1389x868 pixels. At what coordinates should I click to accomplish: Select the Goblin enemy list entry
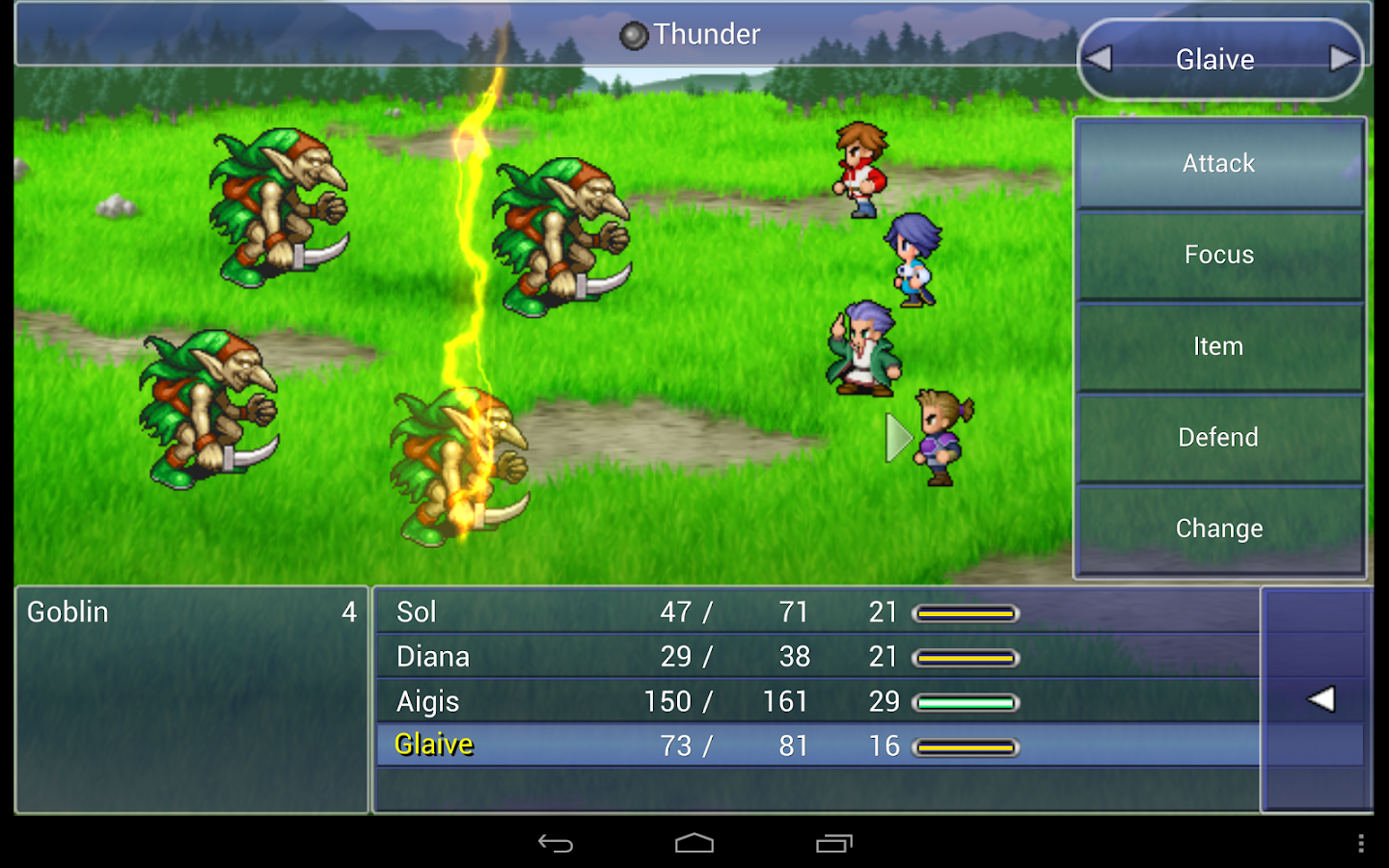191,612
